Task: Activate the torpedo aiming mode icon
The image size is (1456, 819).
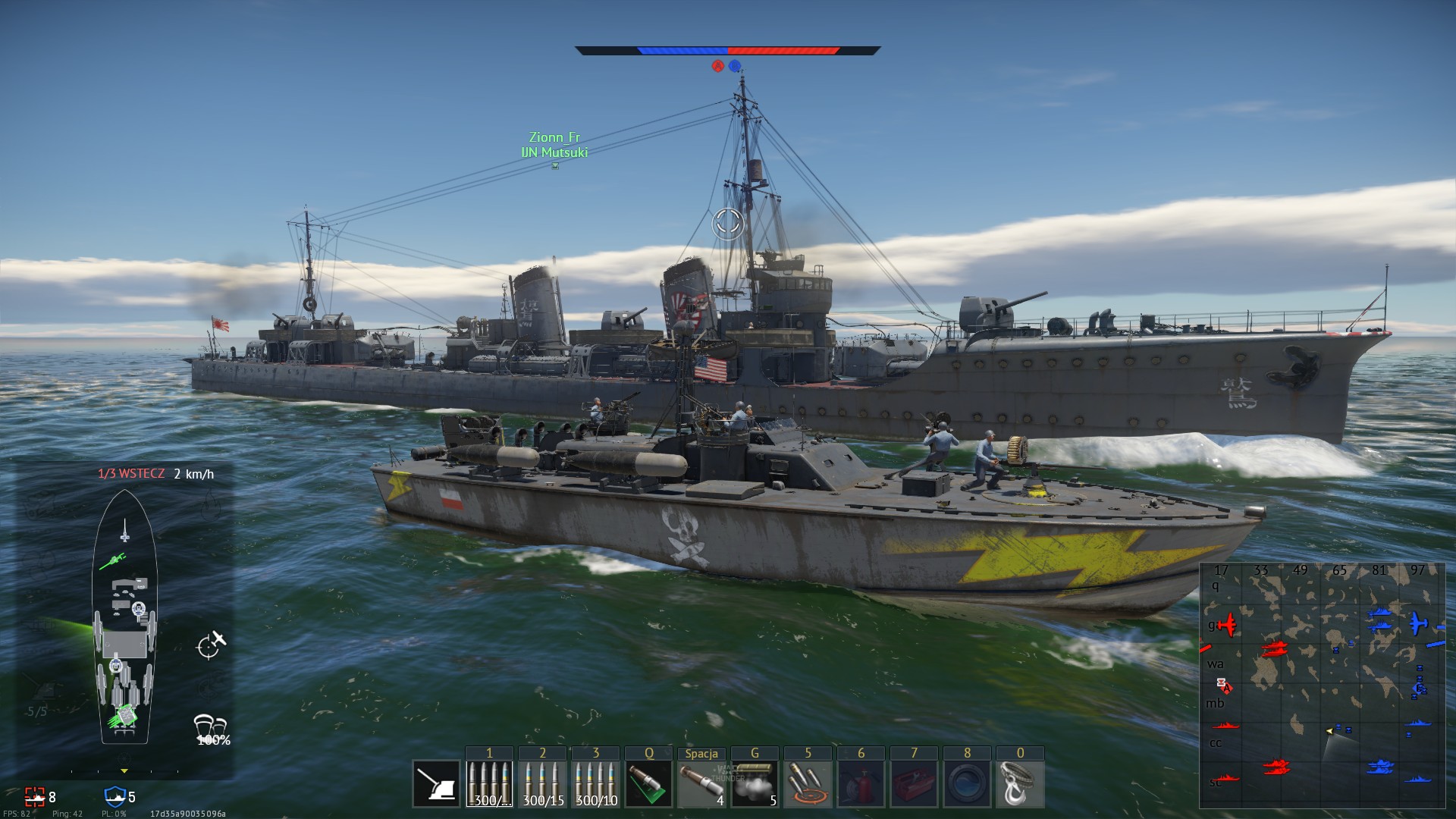Action: [x=648, y=784]
